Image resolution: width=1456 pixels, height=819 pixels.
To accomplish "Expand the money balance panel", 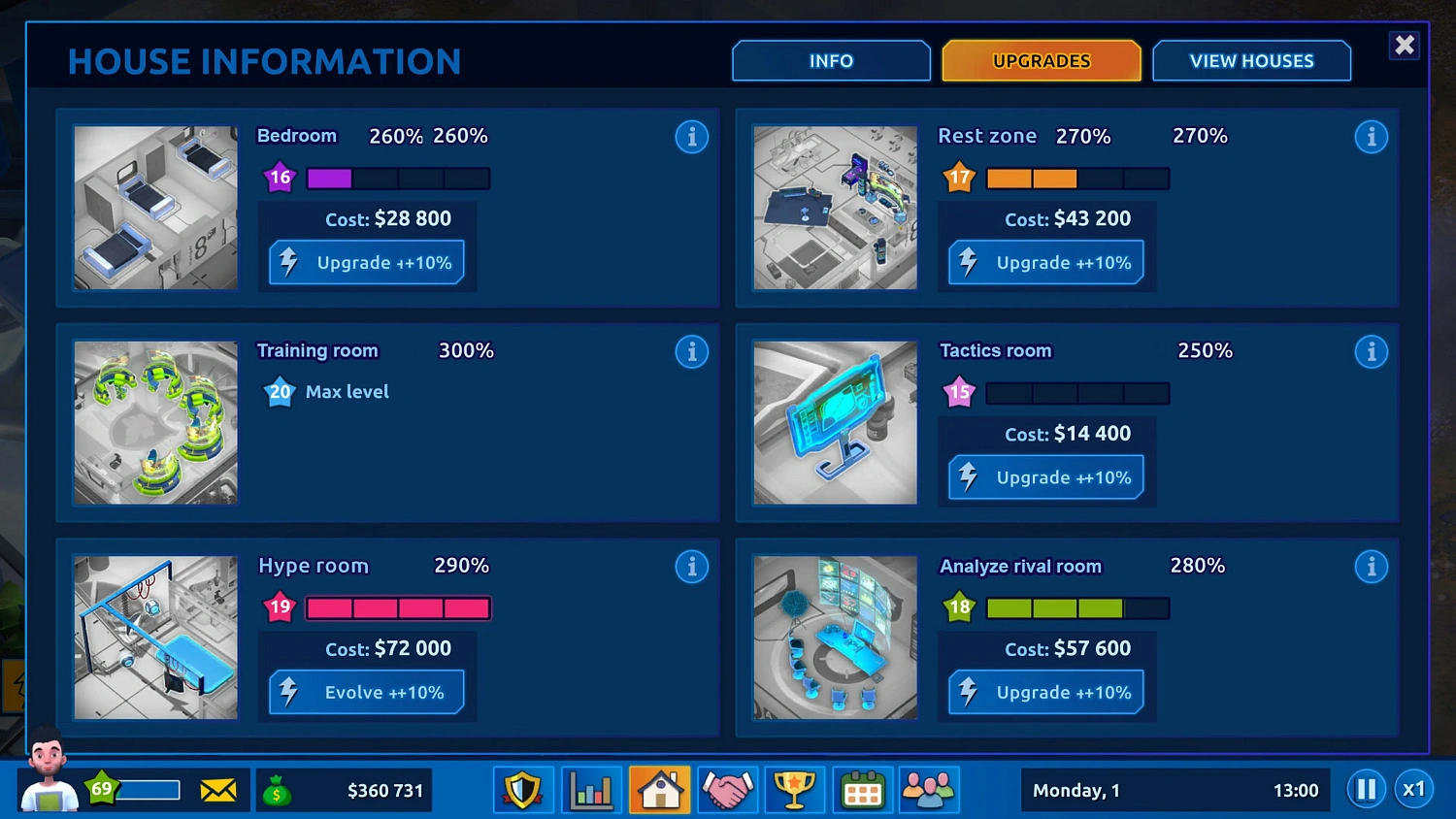I will 345,789.
